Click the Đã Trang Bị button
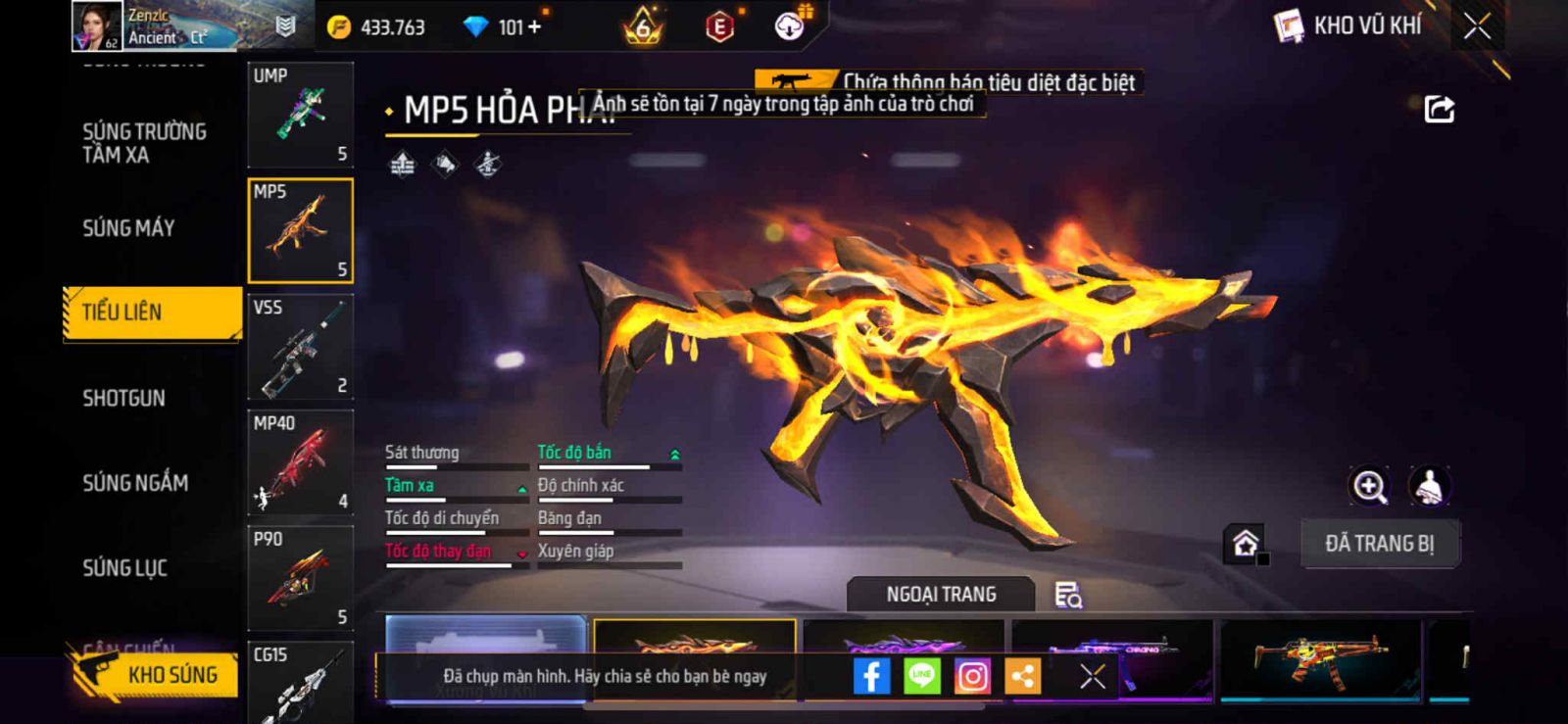1568x724 pixels. click(1379, 544)
